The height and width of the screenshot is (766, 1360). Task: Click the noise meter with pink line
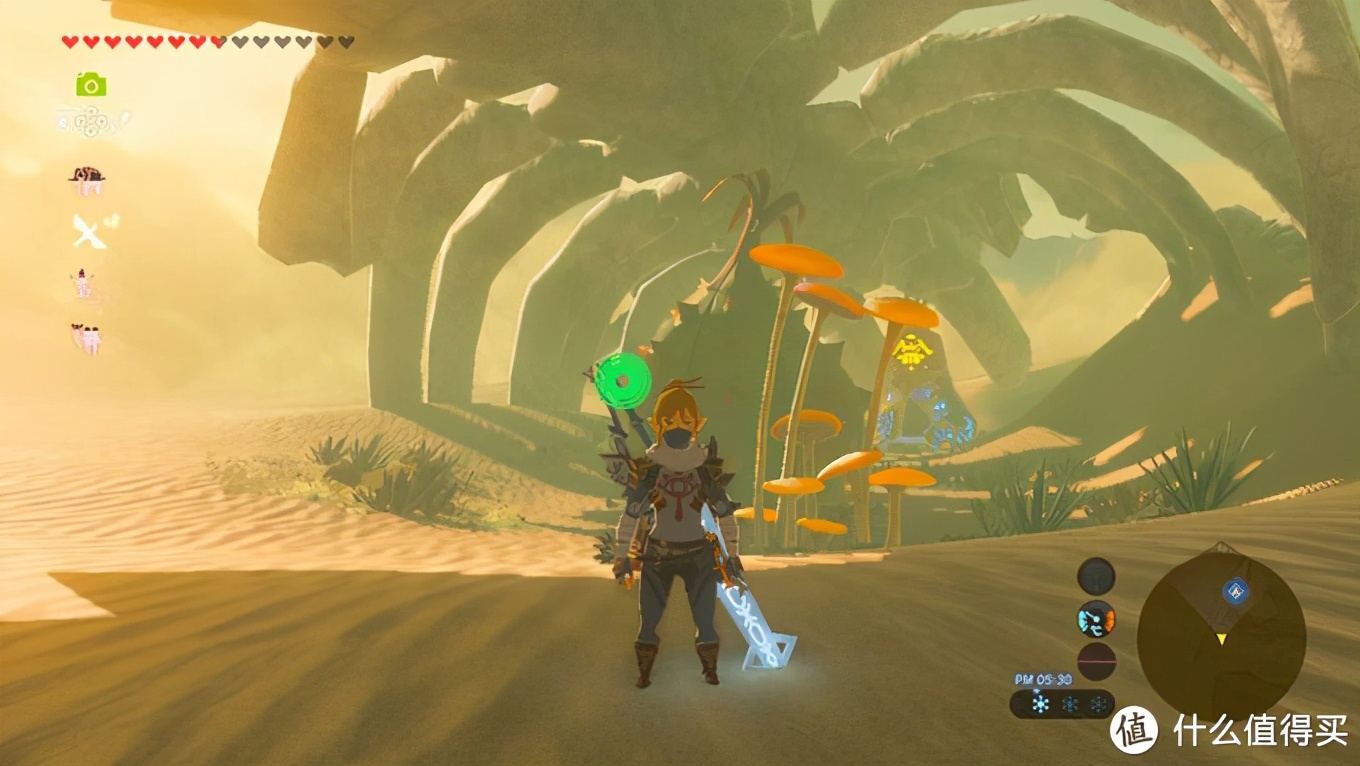click(1096, 661)
